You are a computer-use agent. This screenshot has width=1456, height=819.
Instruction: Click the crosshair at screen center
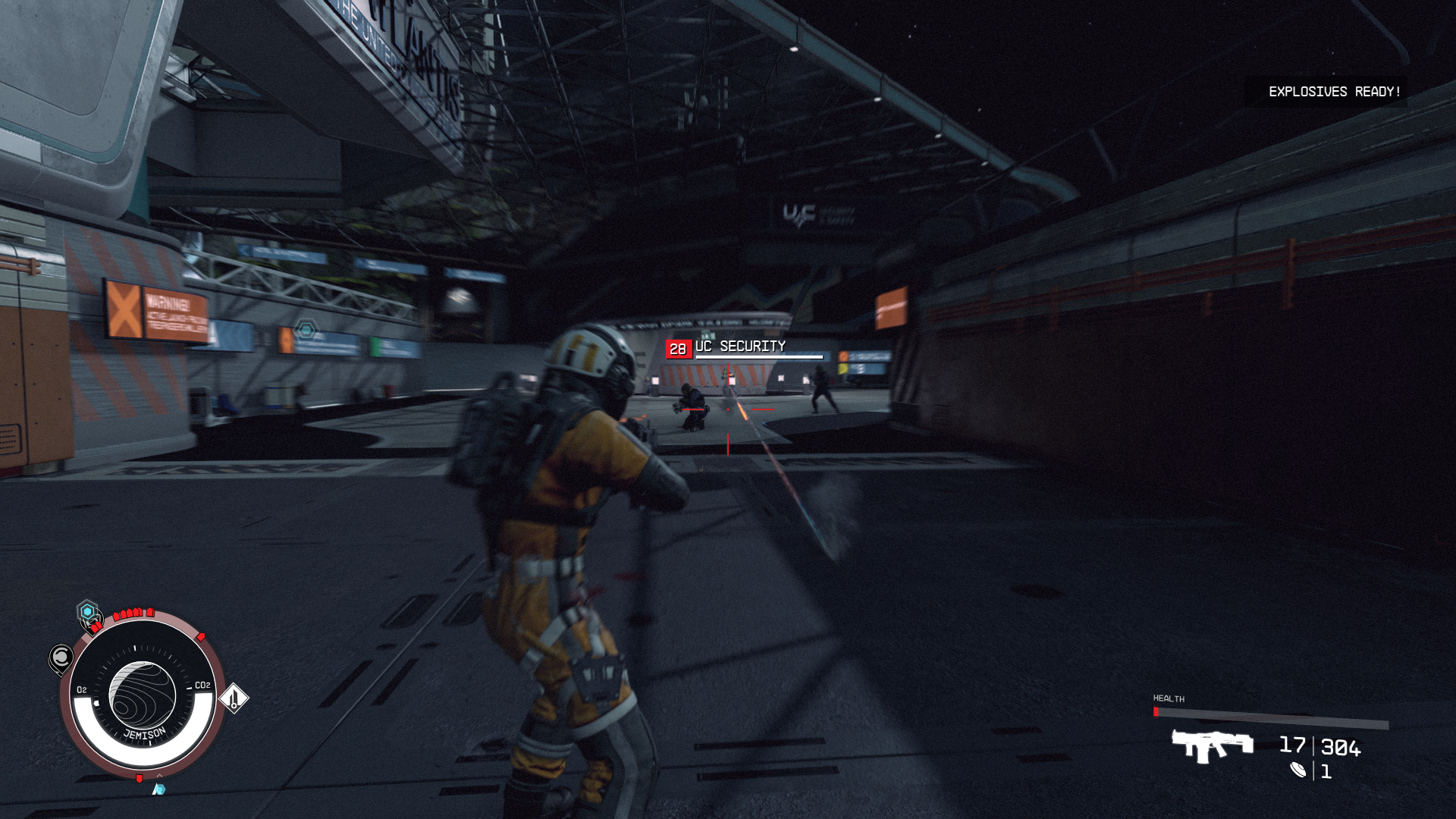click(x=728, y=409)
